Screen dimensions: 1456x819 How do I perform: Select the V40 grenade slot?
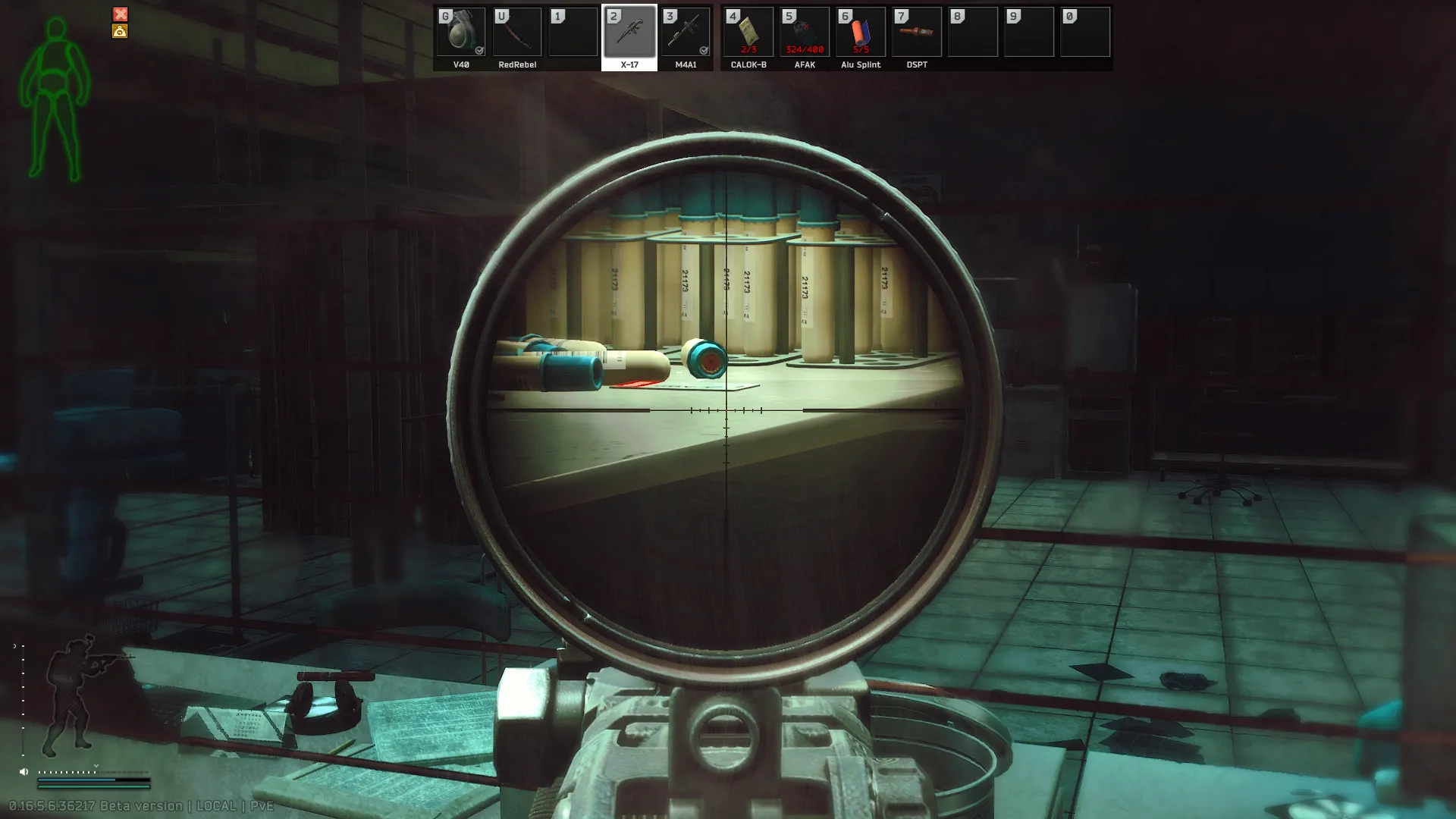[461, 33]
